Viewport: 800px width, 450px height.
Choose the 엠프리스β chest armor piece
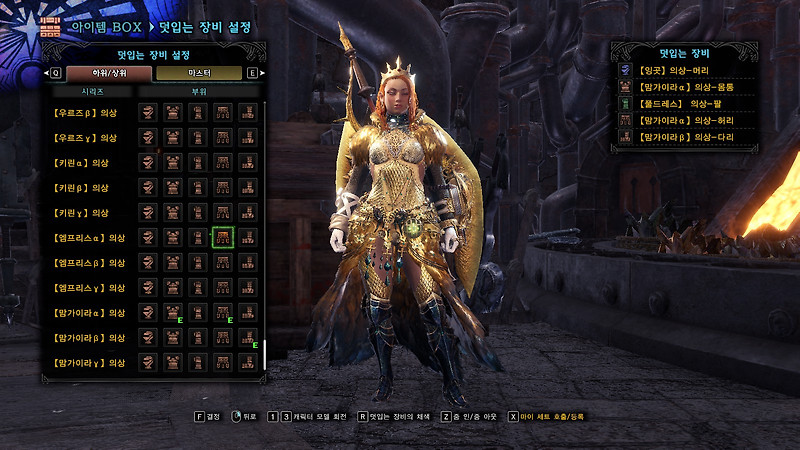point(173,262)
